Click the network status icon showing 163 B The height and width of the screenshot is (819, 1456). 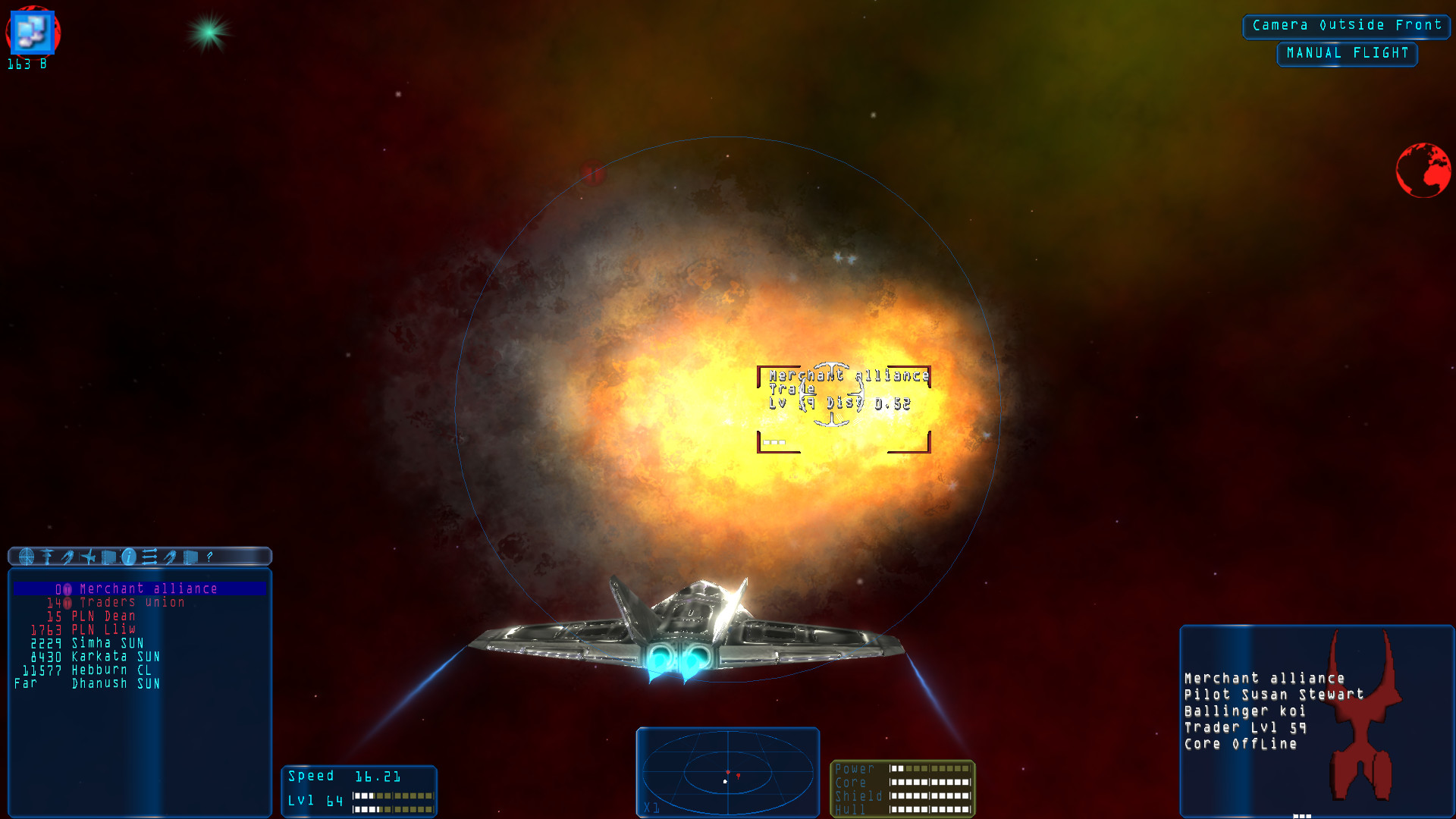click(x=31, y=34)
